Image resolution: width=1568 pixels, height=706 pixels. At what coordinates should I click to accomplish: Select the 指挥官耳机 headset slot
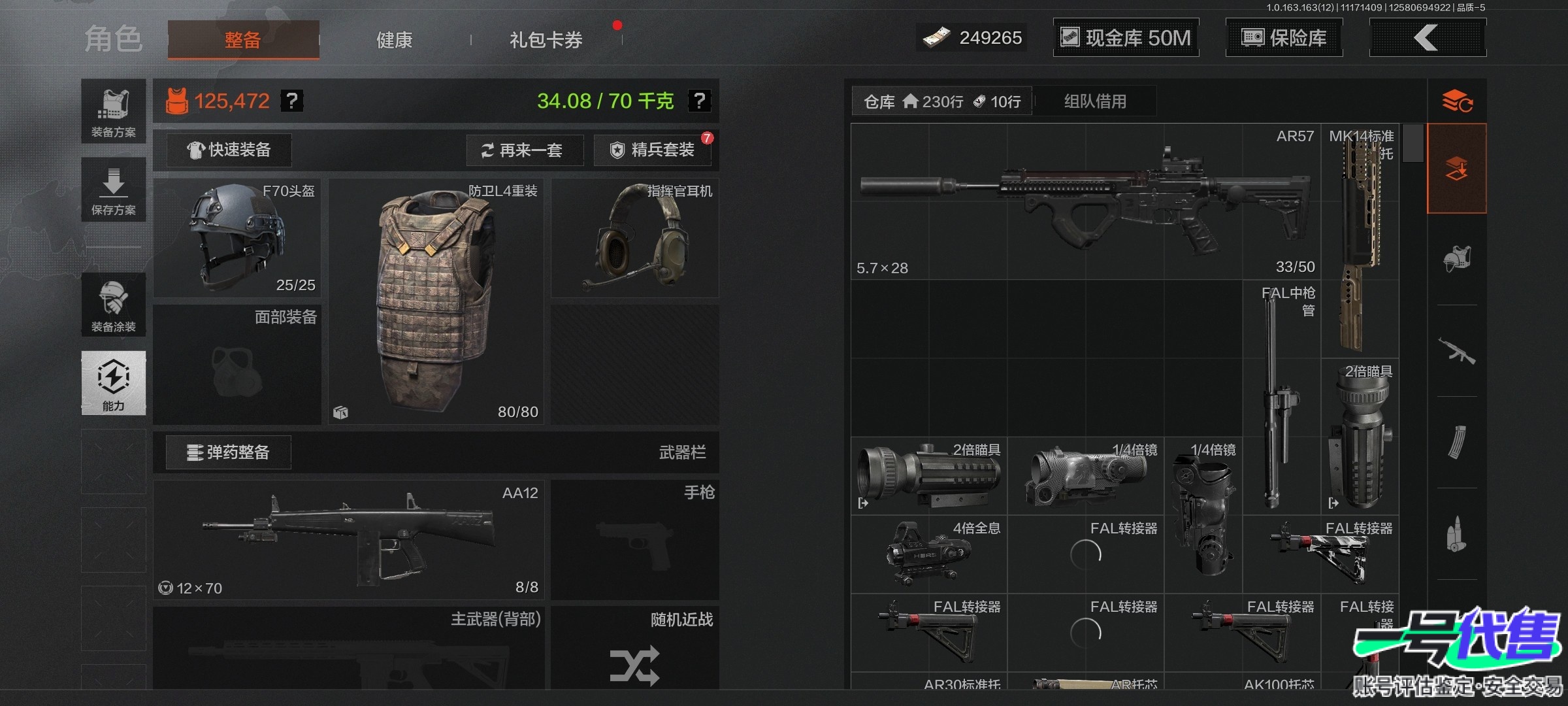coord(634,238)
